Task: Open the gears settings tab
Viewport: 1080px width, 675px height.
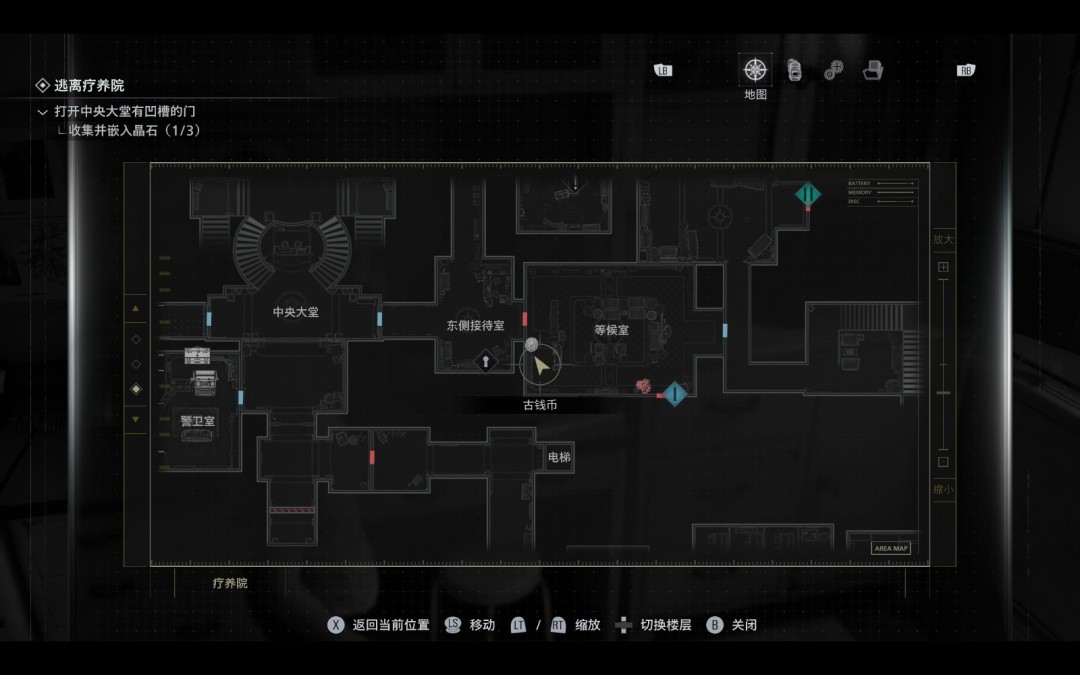Action: [833, 71]
